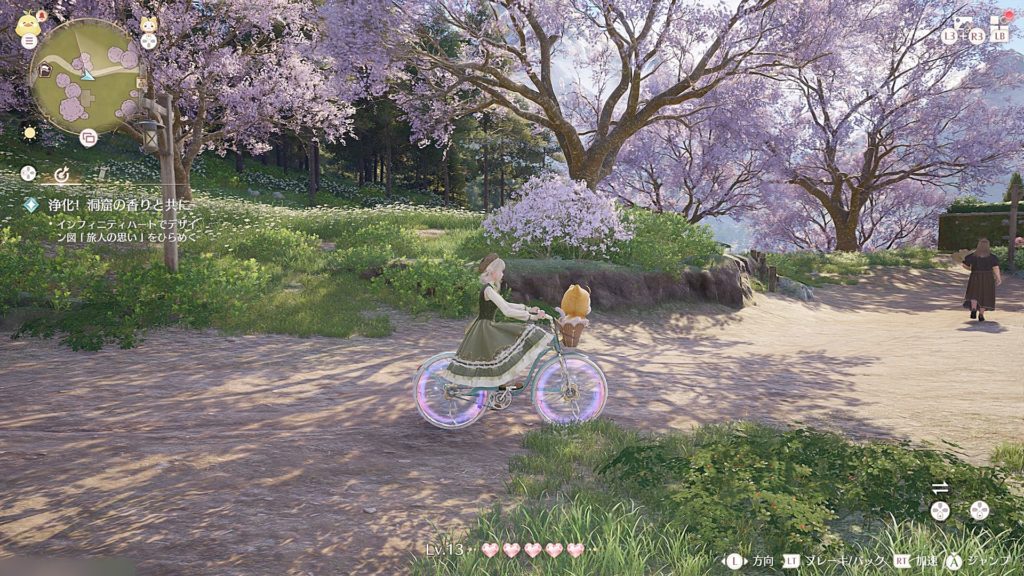The height and width of the screenshot is (576, 1024).
Task: Check the sun time-of-day icon
Action: point(28,132)
